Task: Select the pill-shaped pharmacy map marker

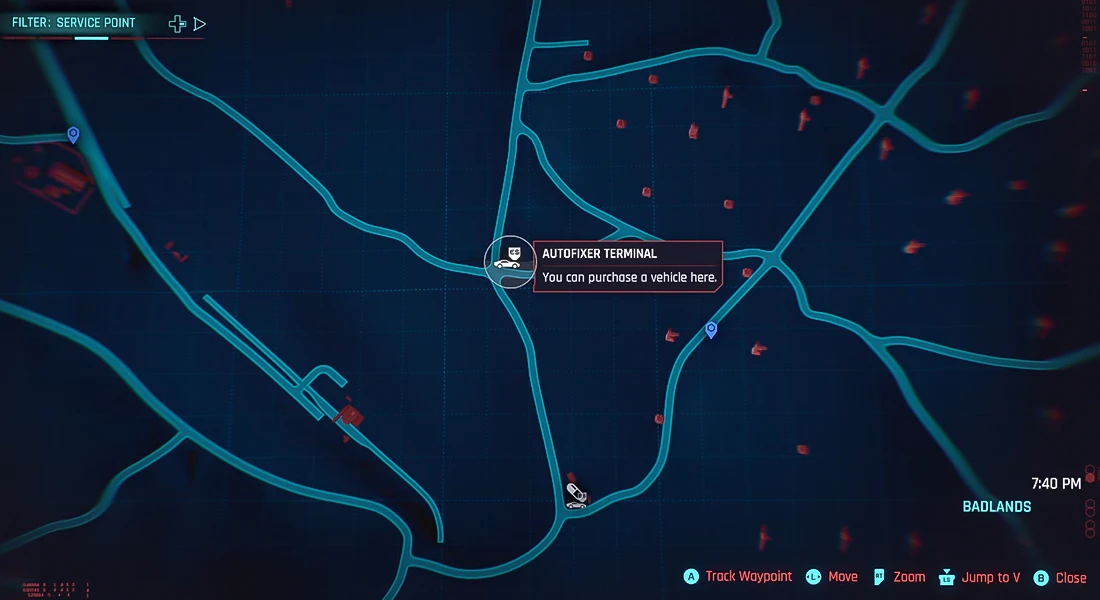Action: coord(575,490)
